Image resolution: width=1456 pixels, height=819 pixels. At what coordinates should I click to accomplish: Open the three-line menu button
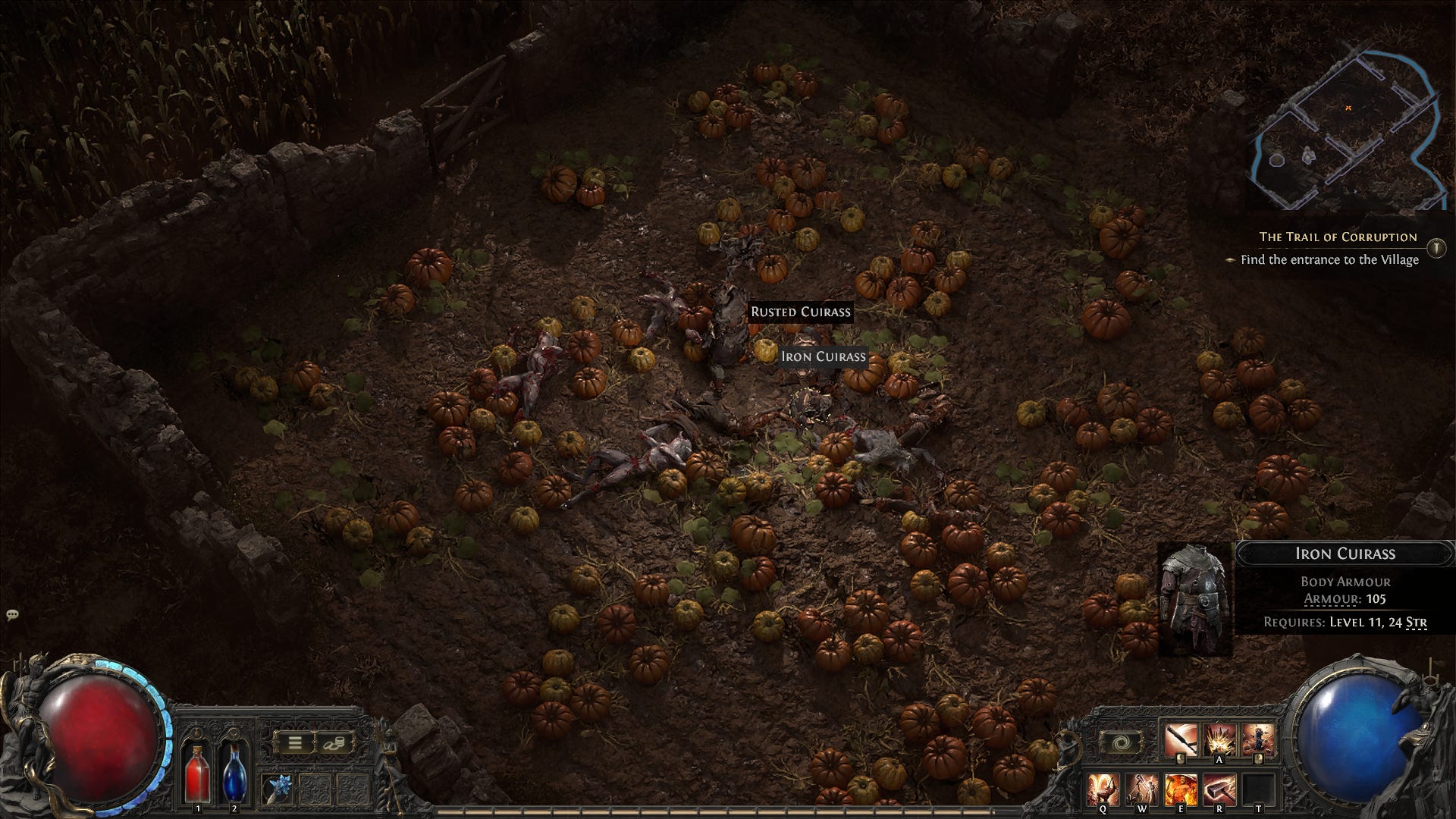click(294, 742)
